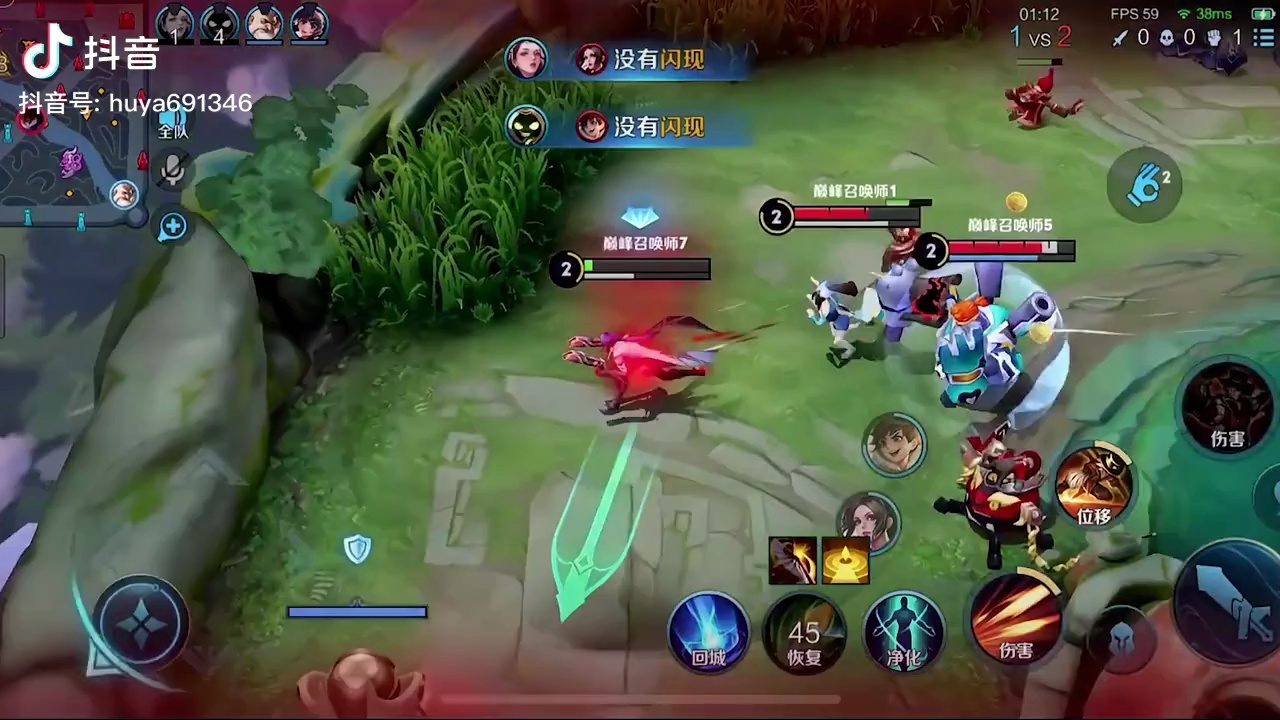Select the masked hero avatar showing 4
Screen dimensions: 1280x720
tap(219, 22)
